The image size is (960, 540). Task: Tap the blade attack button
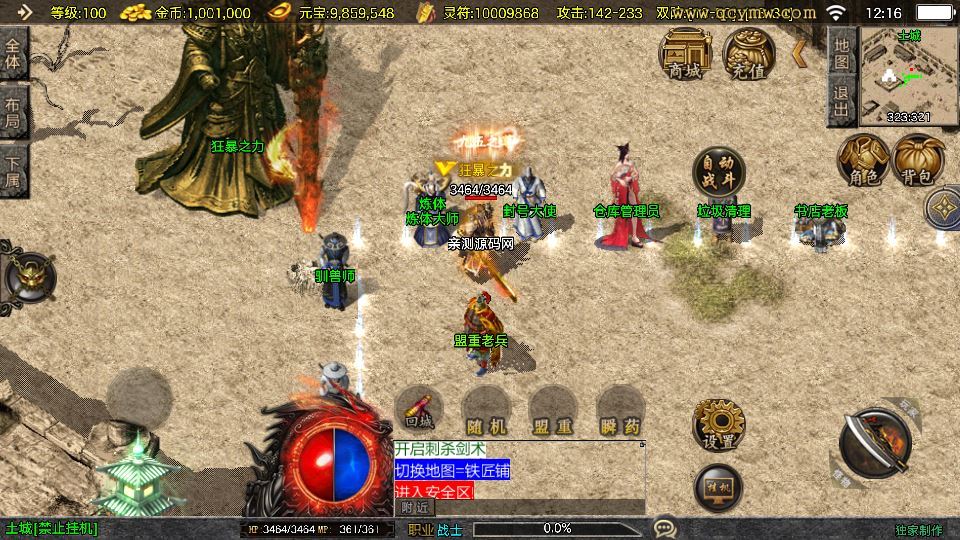[875, 442]
